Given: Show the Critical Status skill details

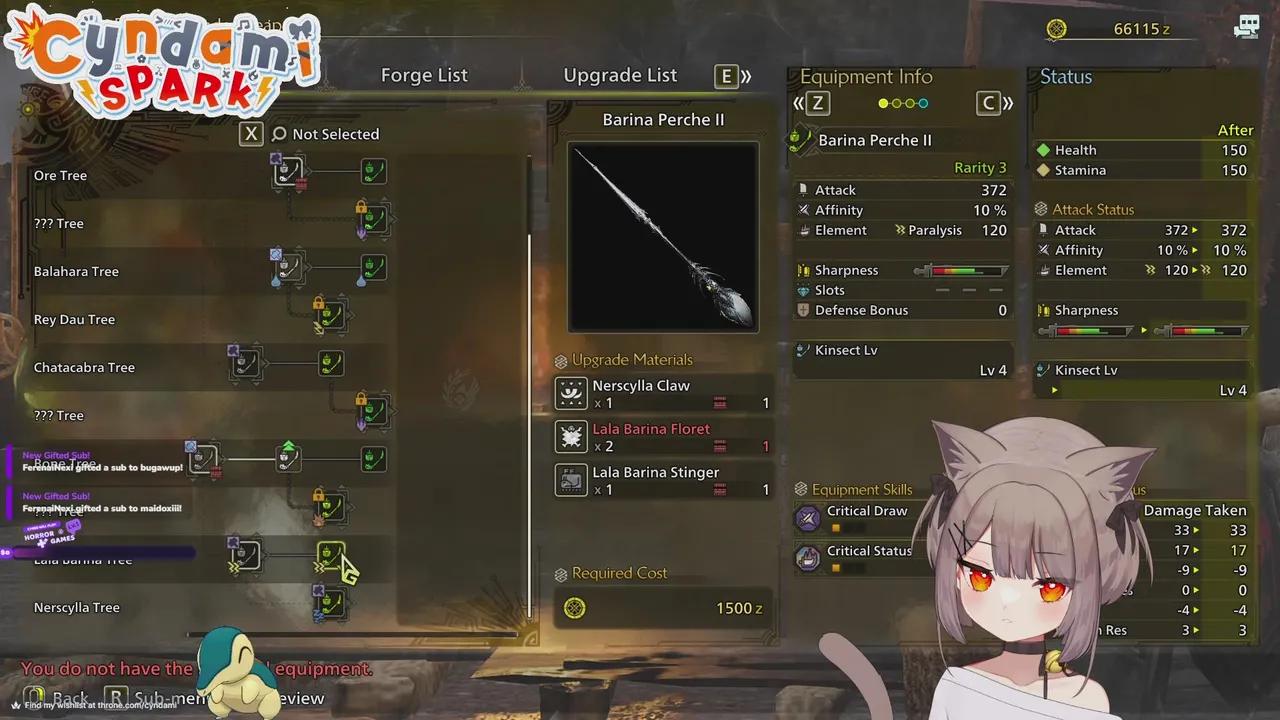Looking at the screenshot, I should (868, 551).
